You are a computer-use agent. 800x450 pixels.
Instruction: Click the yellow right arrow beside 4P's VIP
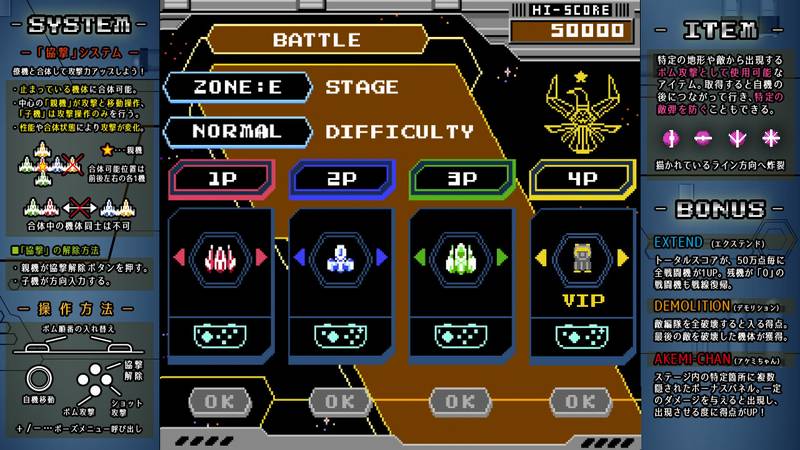622,258
